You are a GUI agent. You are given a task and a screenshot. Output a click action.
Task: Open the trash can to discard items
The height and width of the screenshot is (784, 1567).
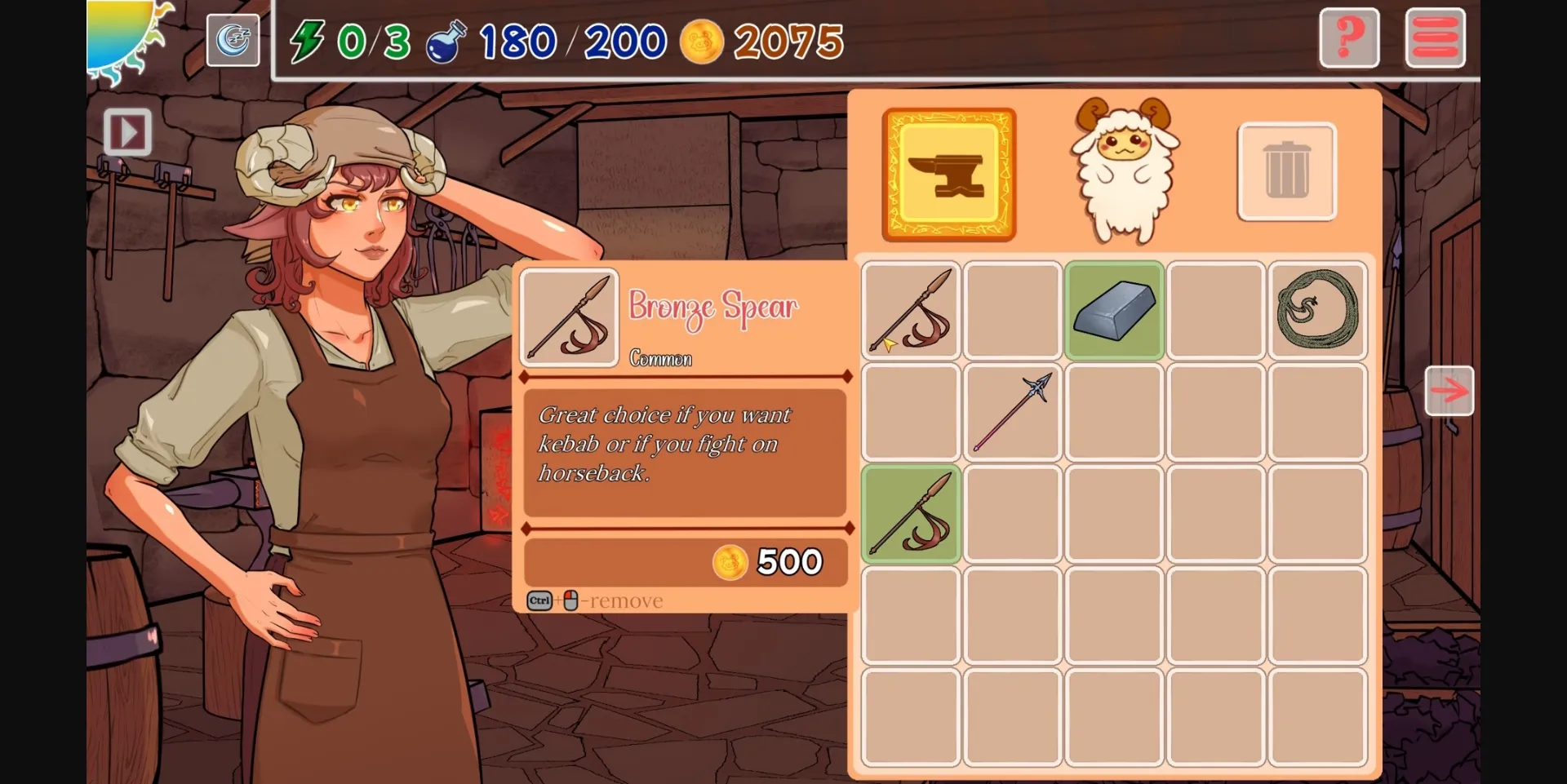point(1286,171)
